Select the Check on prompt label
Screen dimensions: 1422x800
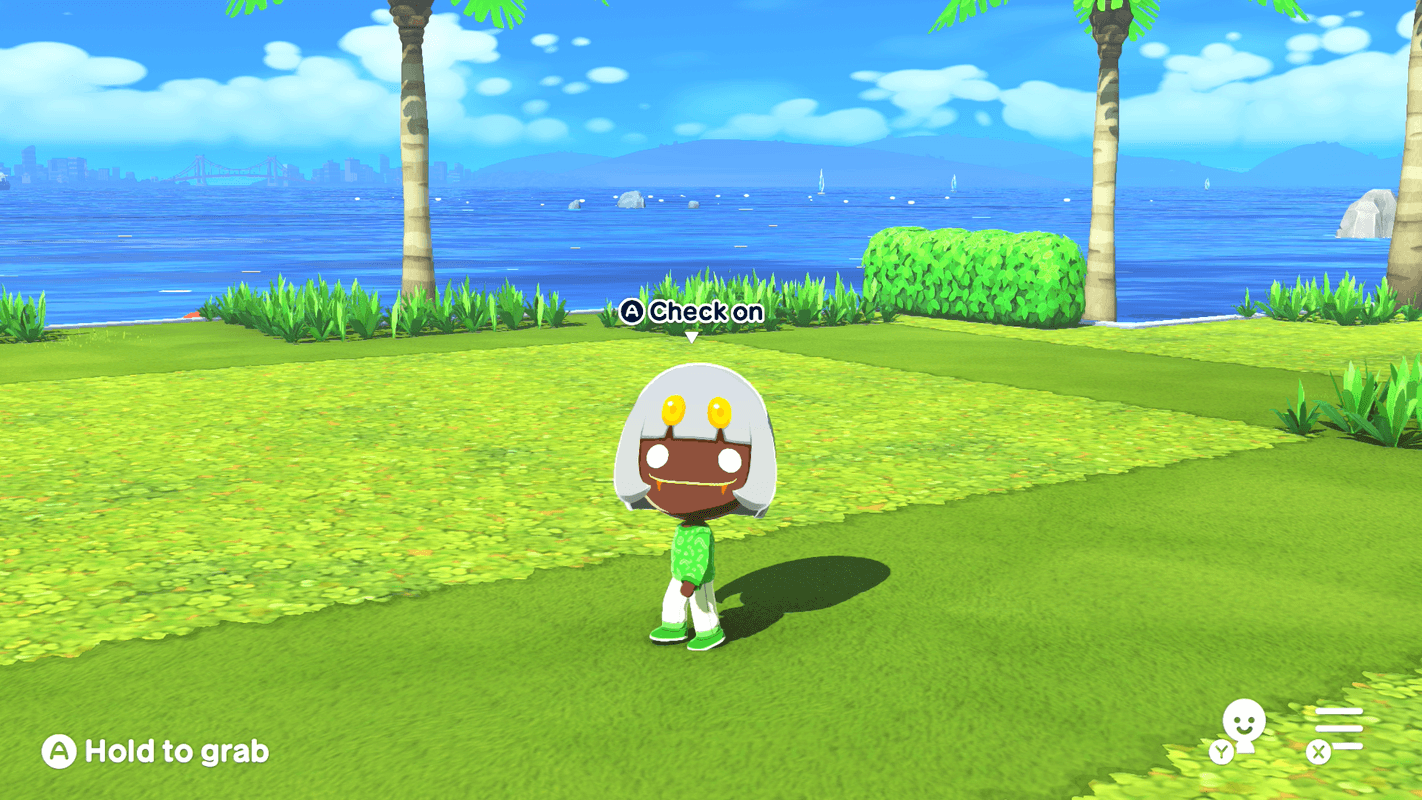(706, 312)
